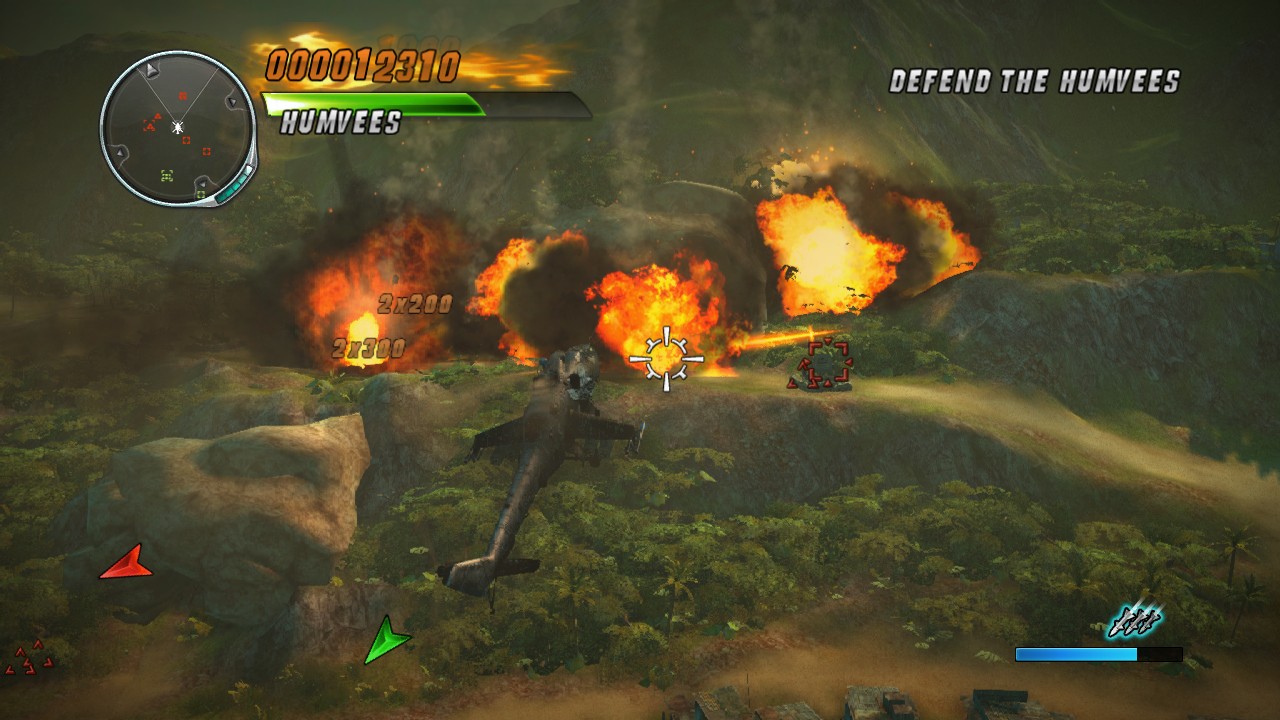Click the north triangle notch on the minimap rim

[151, 70]
